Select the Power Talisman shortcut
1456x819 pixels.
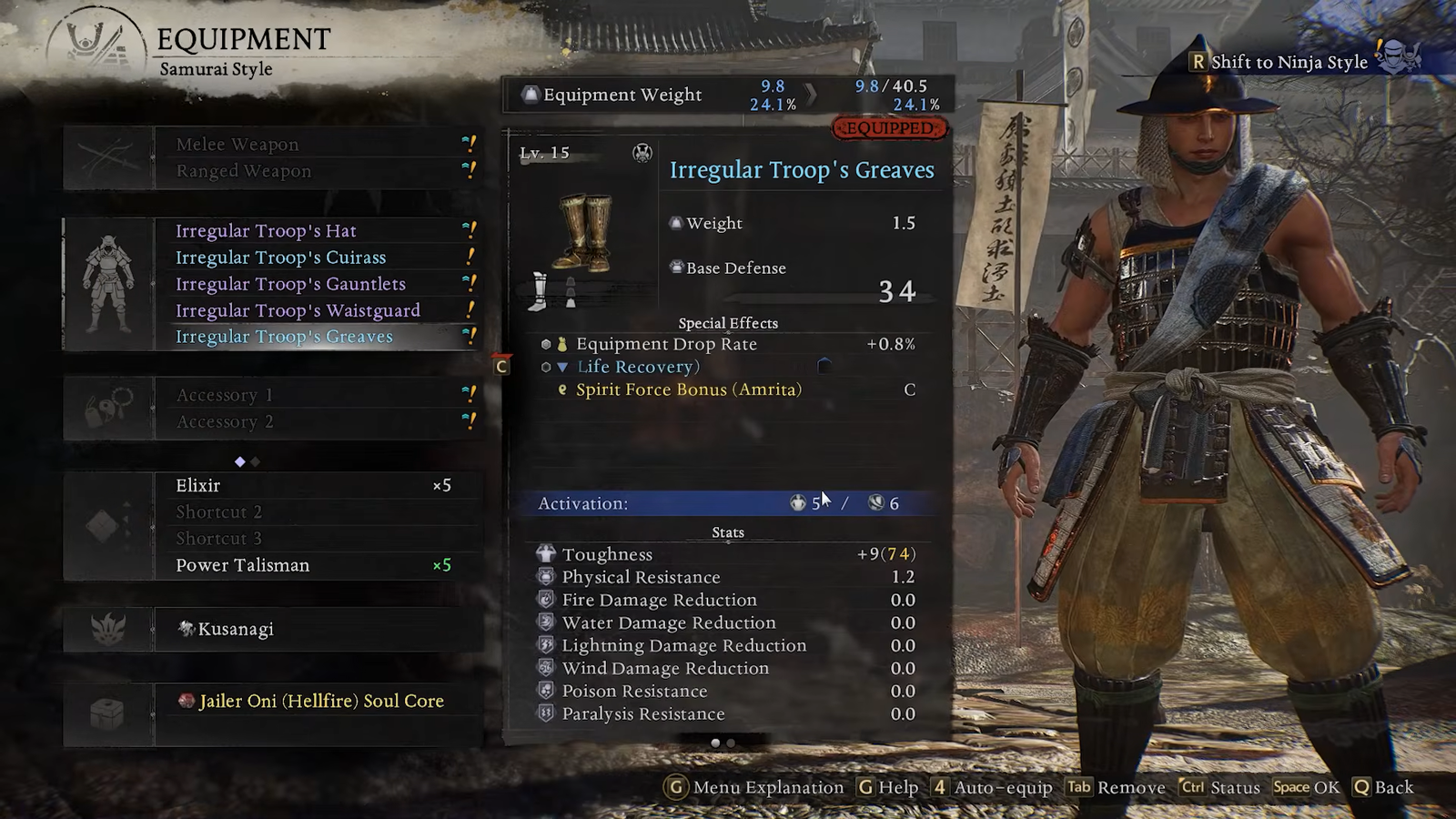click(242, 565)
